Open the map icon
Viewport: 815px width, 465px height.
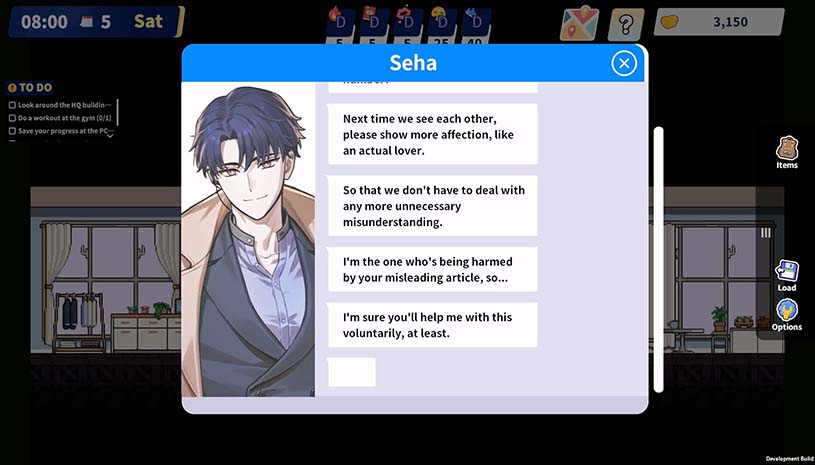(x=579, y=22)
